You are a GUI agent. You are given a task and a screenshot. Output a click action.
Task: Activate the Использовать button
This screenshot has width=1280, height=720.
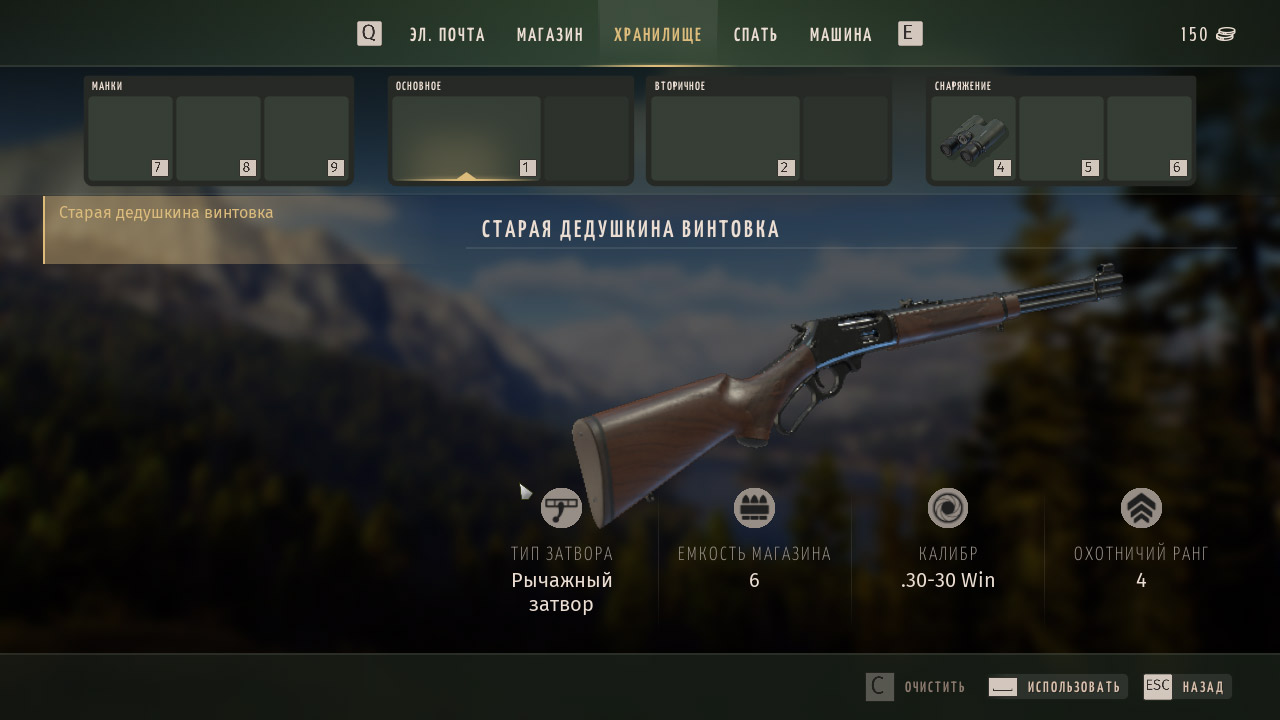[1058, 687]
